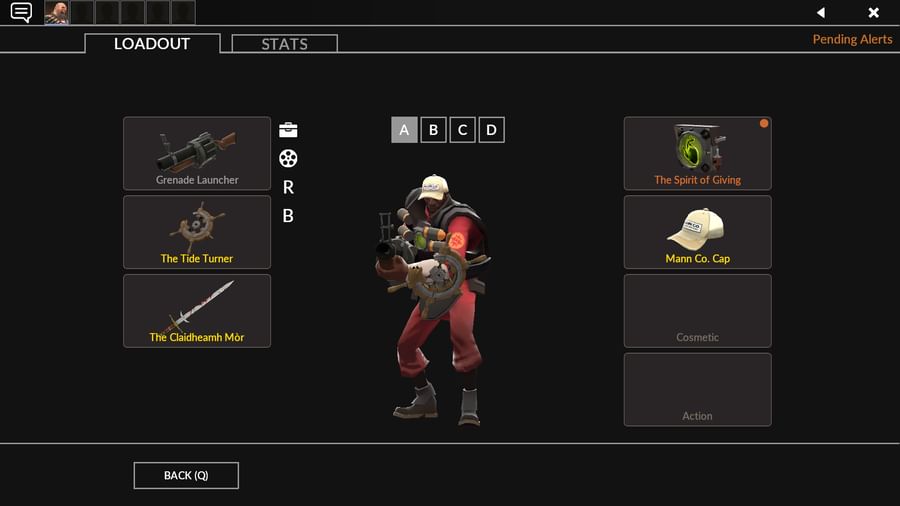Select The Claidheamh Mòr sword slot
Viewport: 900px width, 506px height.
[197, 311]
